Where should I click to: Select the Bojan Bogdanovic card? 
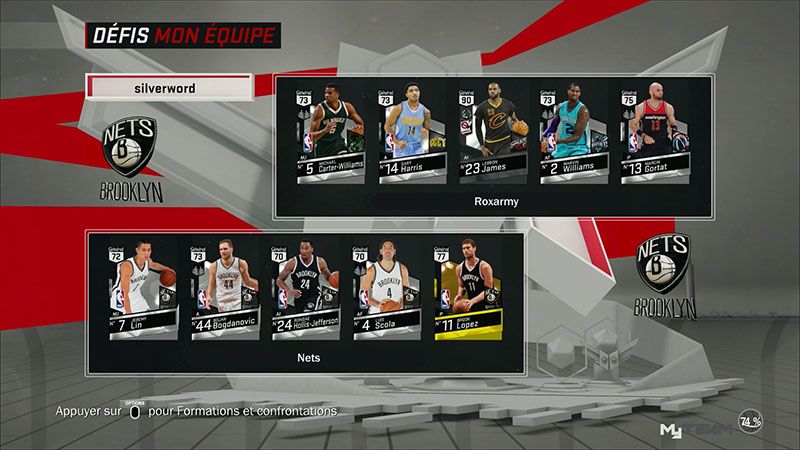(x=217, y=288)
